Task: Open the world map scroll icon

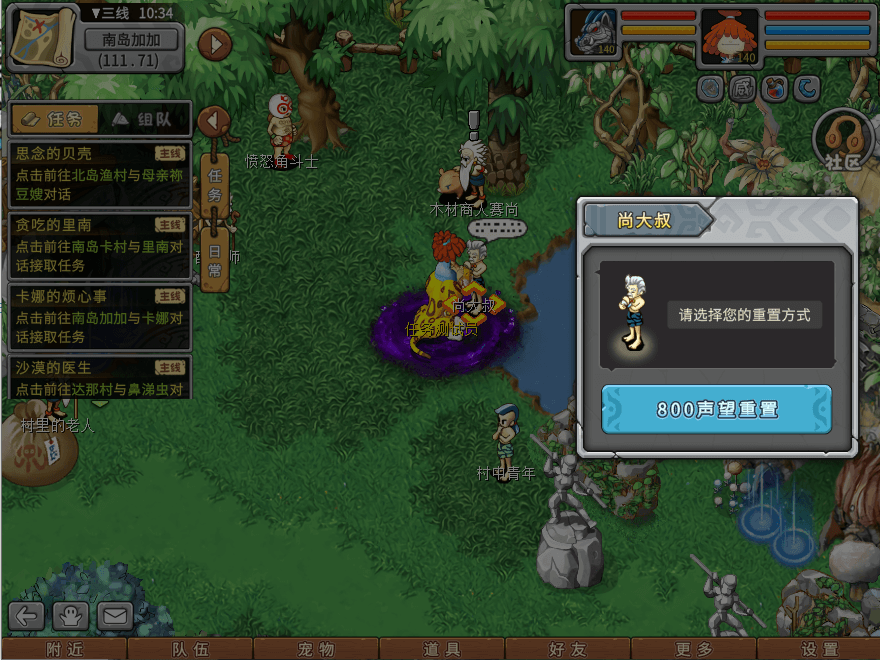Action: click(x=43, y=36)
